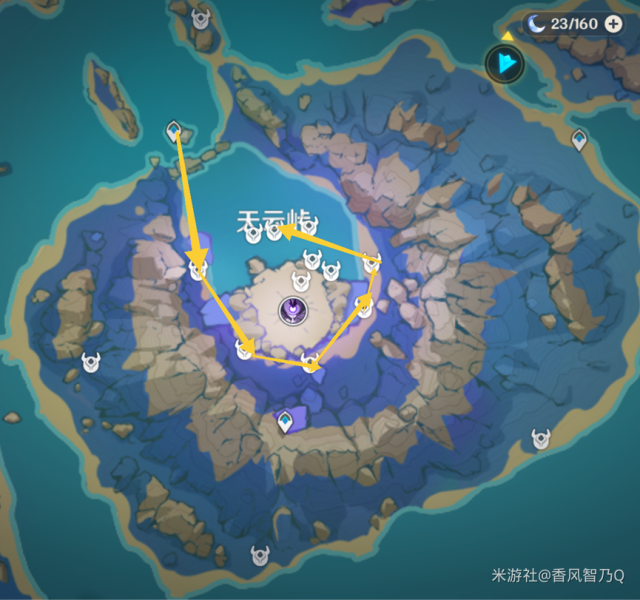
Task: Click the plus button beside the resin counter
Action: (x=613, y=23)
